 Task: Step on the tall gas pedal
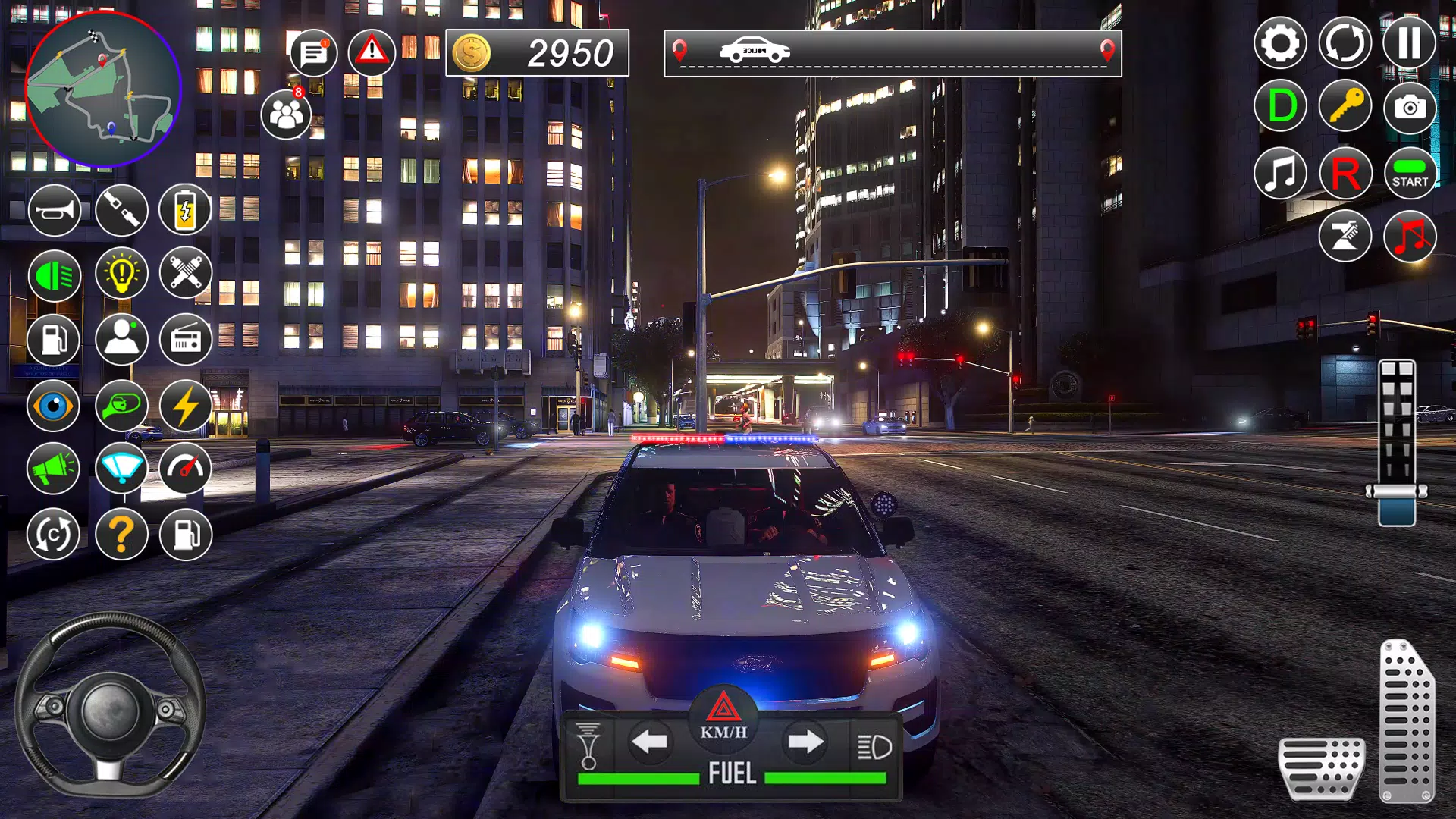[1407, 720]
